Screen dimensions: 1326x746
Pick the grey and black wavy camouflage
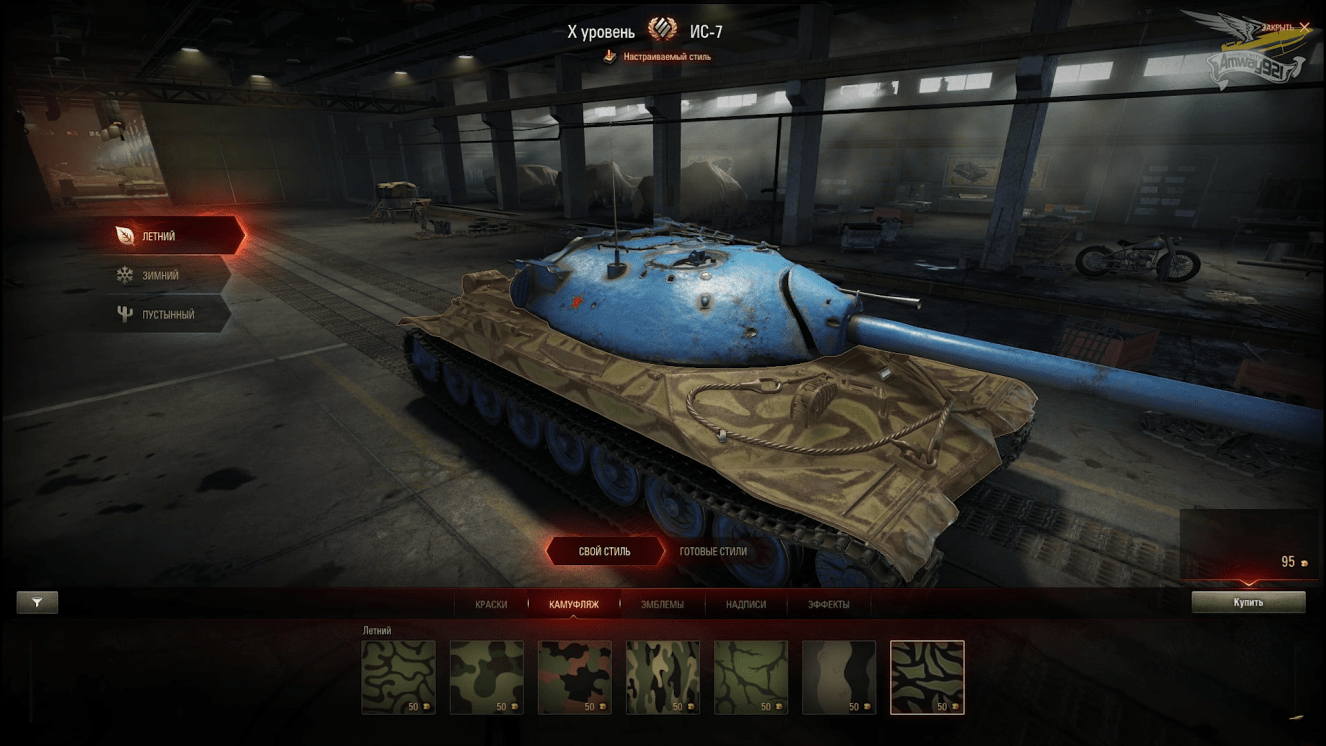(839, 677)
